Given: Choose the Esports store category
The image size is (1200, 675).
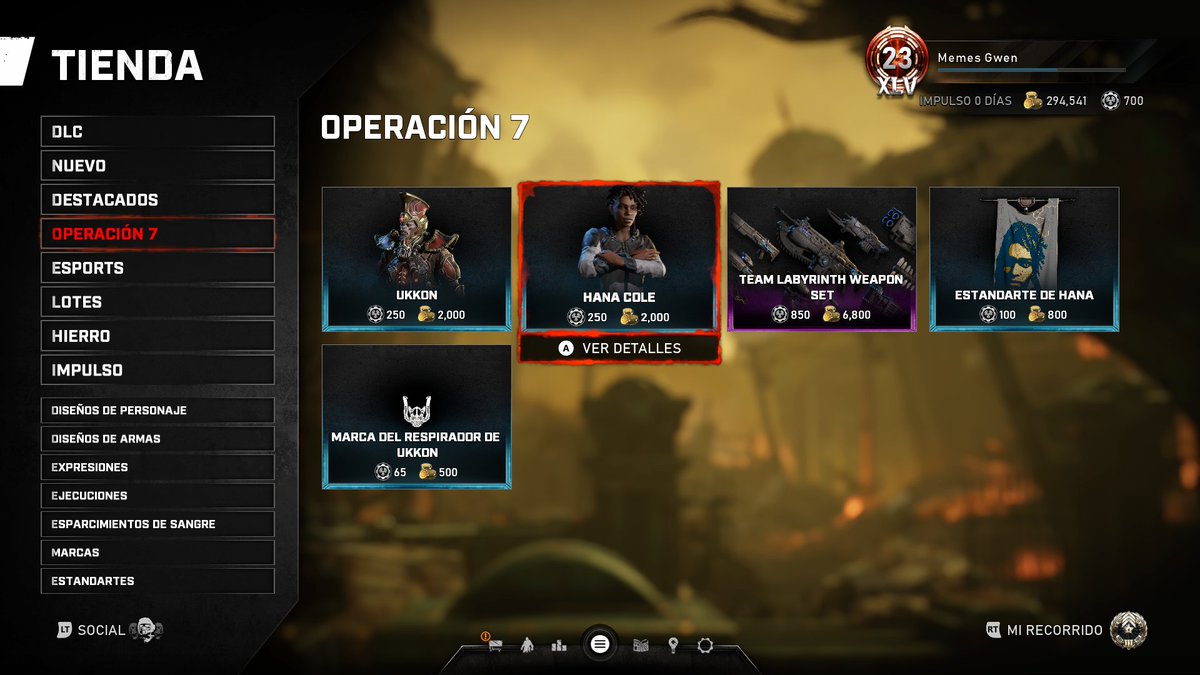Looking at the screenshot, I should [x=157, y=267].
